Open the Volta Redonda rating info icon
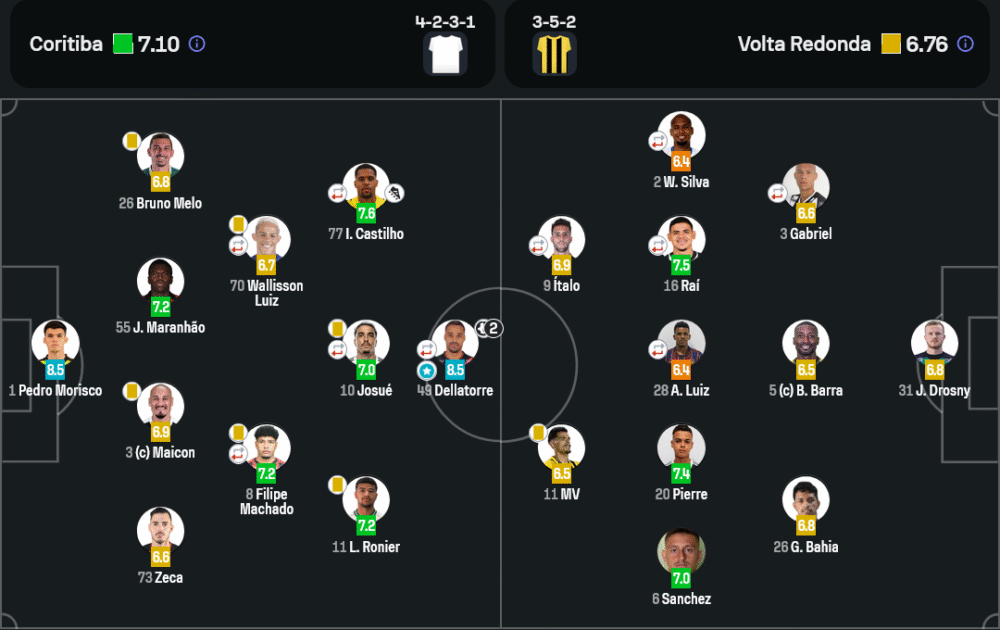The width and height of the screenshot is (1000, 630). [965, 44]
